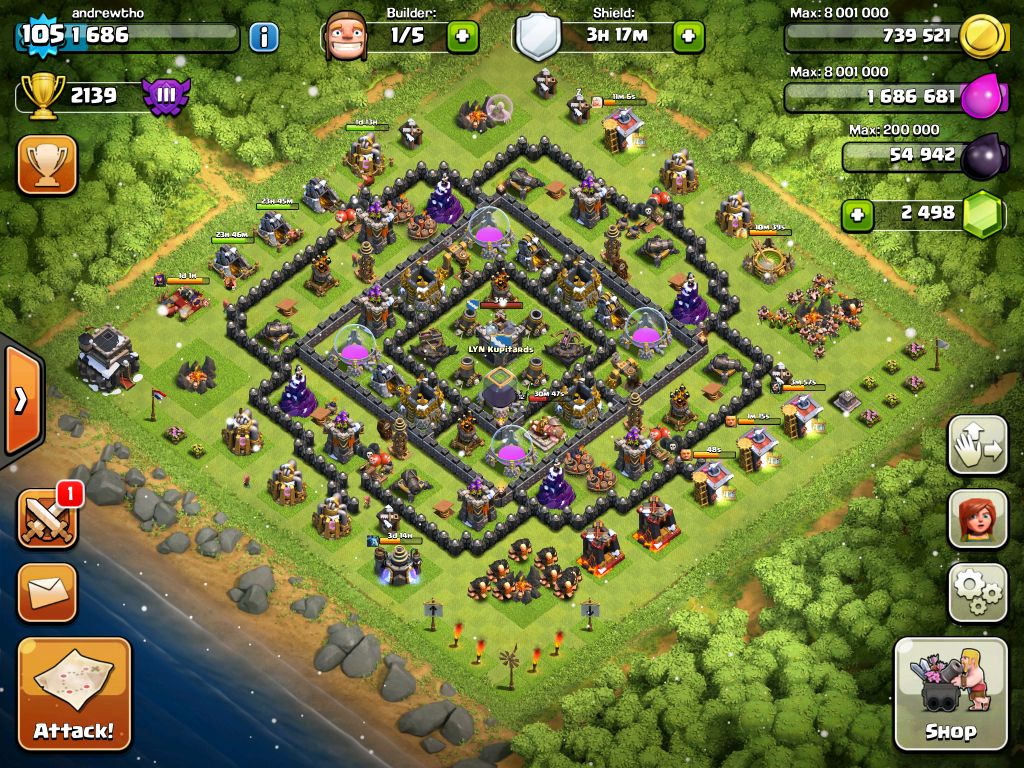Screen dimensions: 1024x768
Task: Open the Attack! map
Action: pyautogui.click(x=74, y=693)
